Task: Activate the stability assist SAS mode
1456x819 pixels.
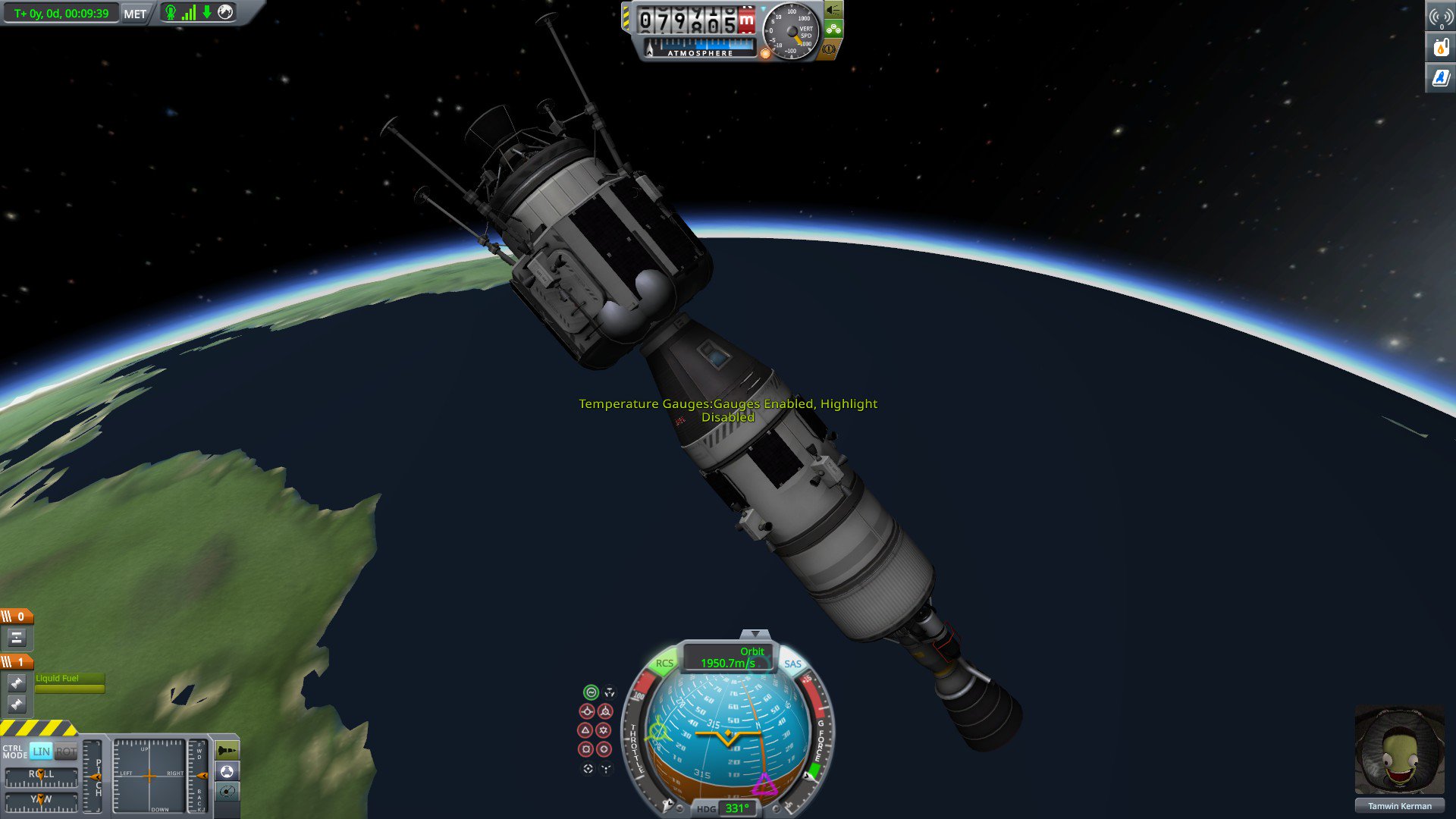Action: (591, 692)
